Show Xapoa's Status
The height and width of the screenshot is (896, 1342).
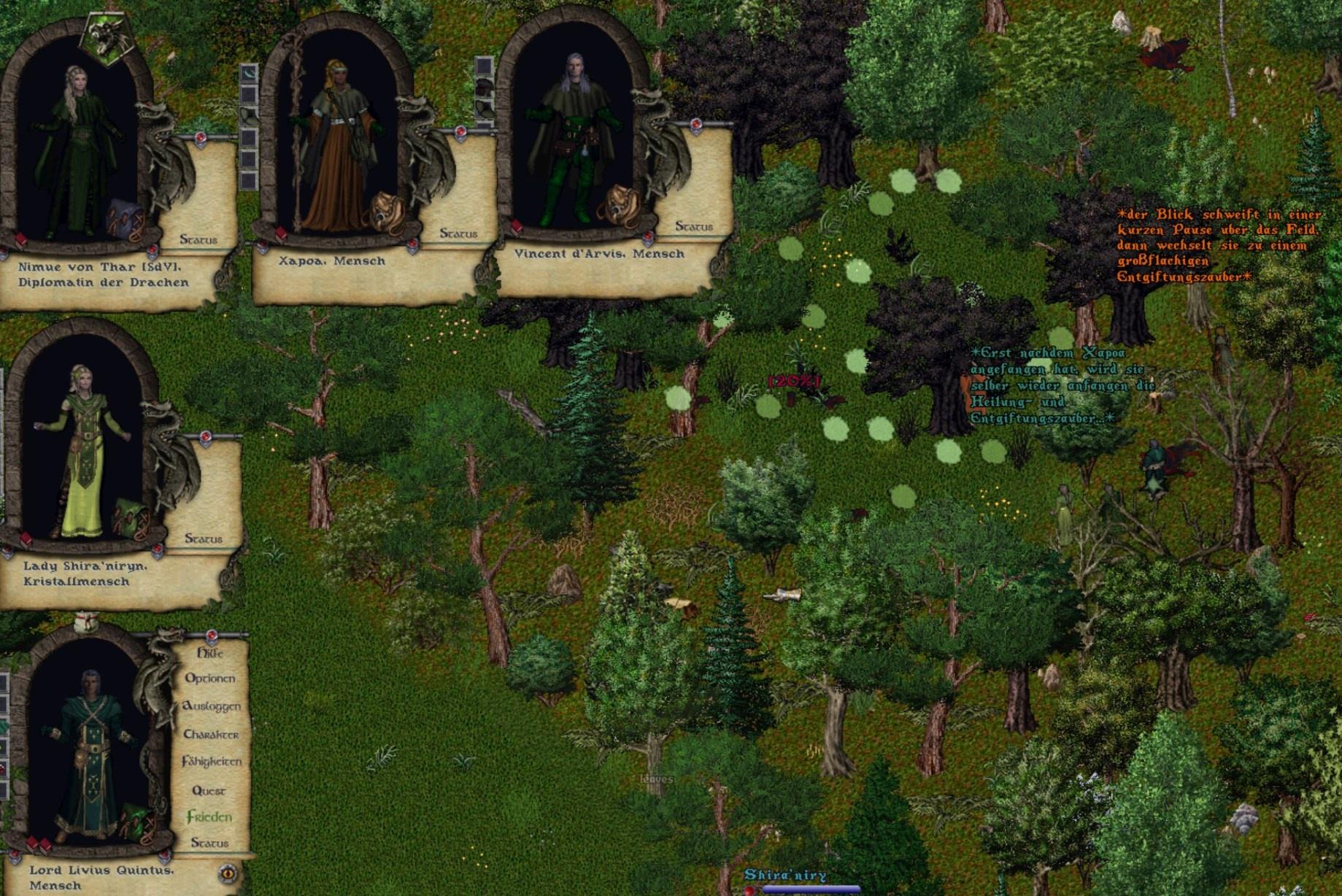click(458, 233)
